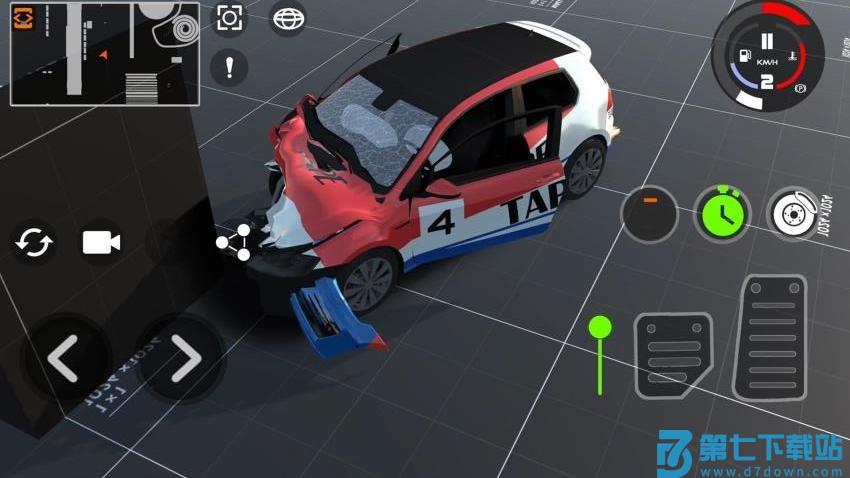Image resolution: width=850 pixels, height=478 pixels.
Task: Tap the orange expand icon on minimap
Action: click(23, 20)
